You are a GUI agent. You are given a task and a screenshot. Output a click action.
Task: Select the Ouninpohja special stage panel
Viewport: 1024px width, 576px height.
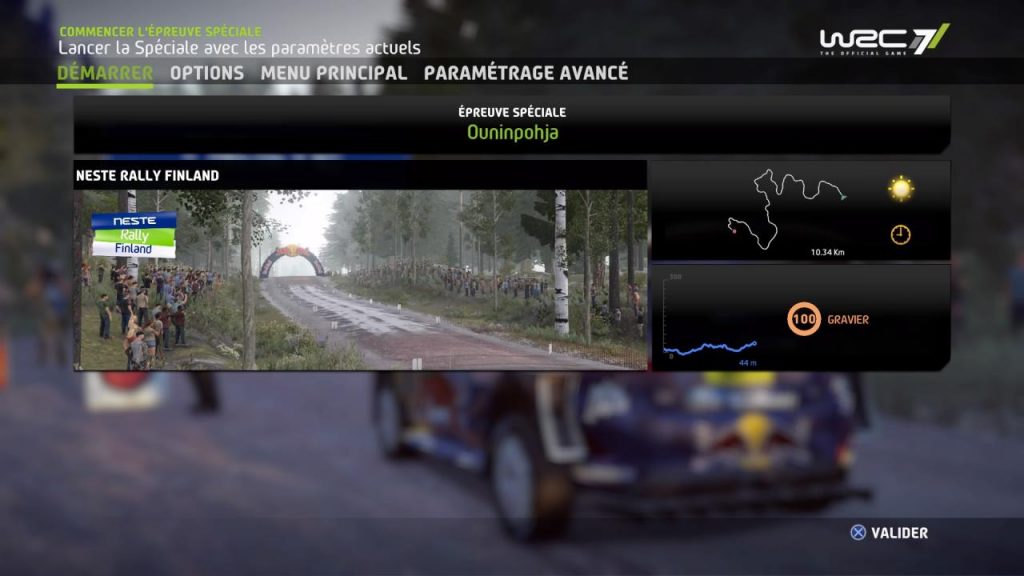(x=512, y=124)
